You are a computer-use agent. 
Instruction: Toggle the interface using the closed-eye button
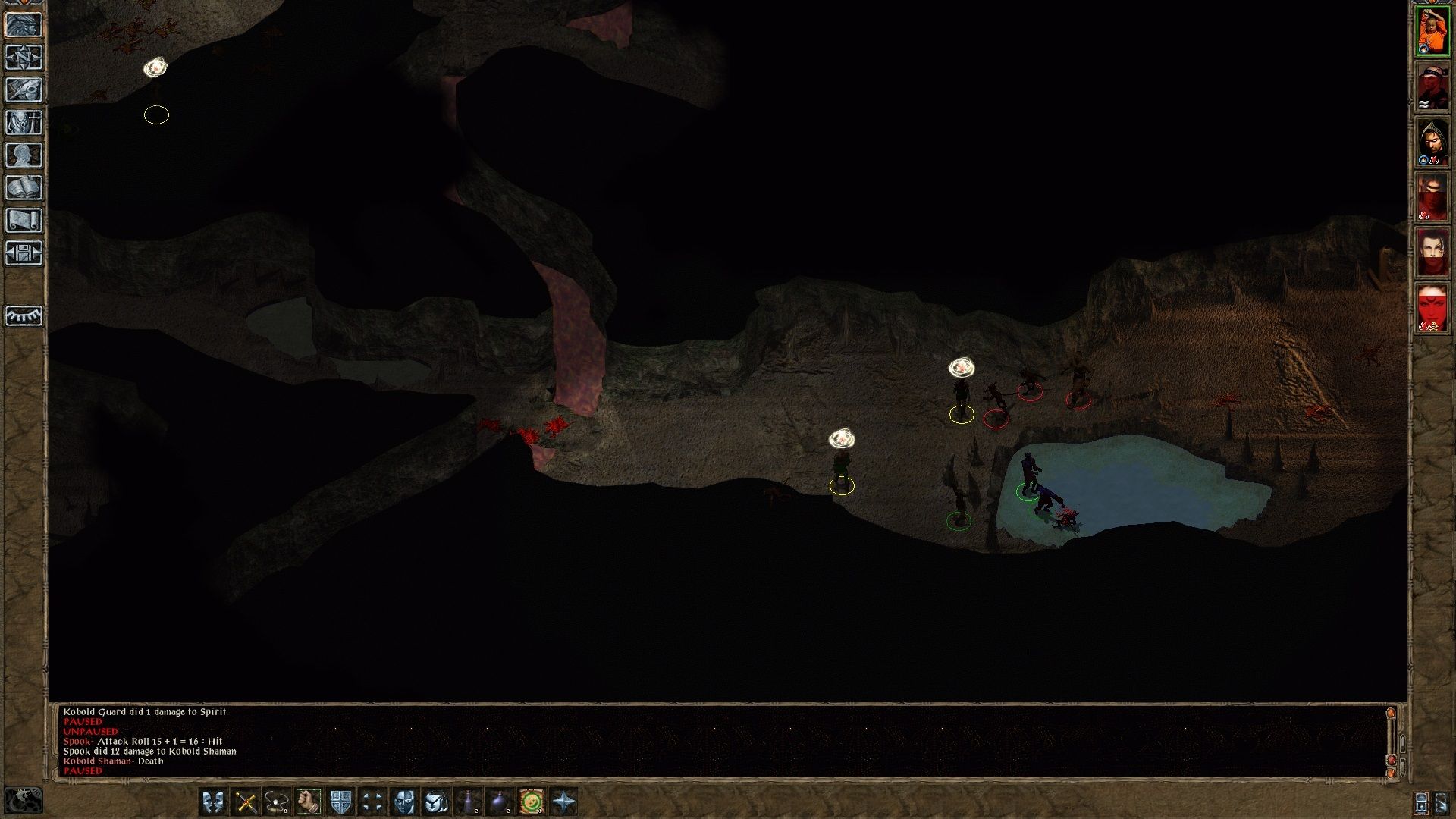tap(24, 315)
